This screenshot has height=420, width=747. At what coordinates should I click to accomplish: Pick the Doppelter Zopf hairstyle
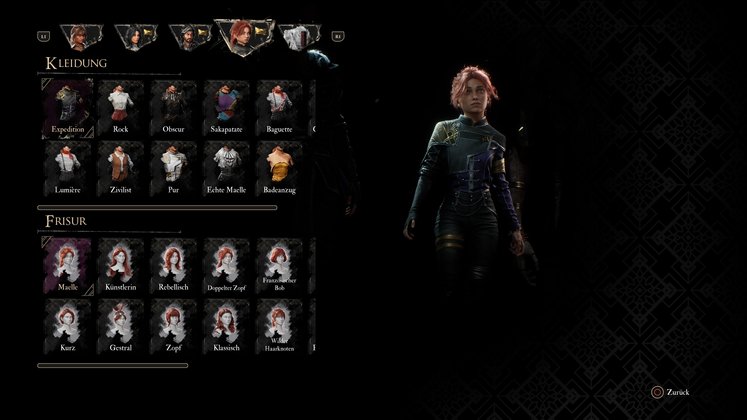tap(226, 264)
